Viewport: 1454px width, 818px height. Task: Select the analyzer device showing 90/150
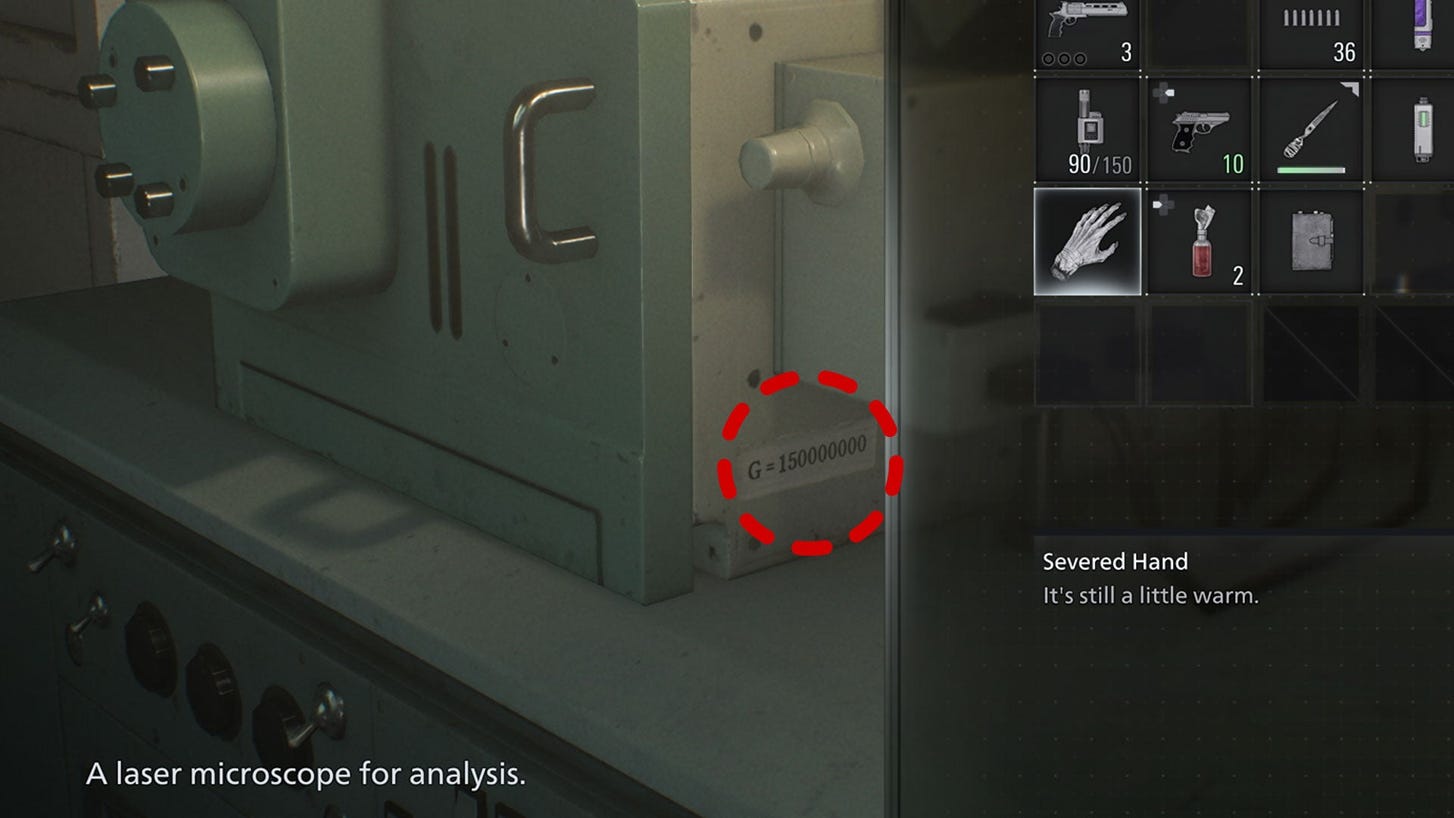(1087, 131)
